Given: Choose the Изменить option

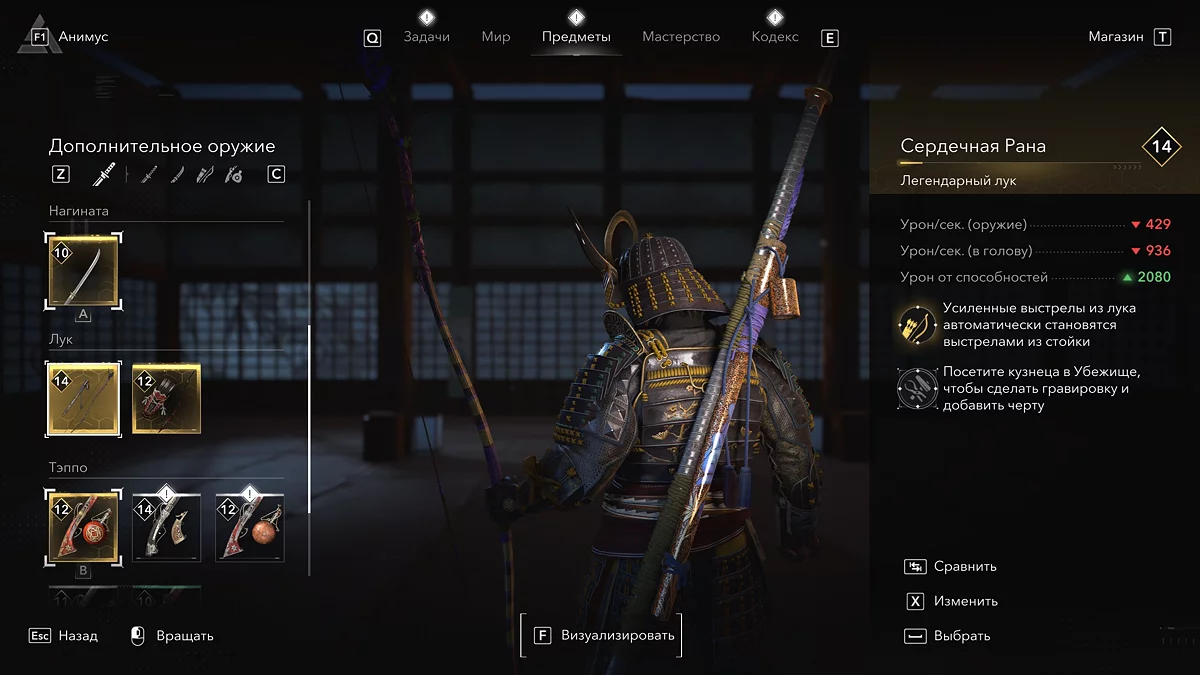Looking at the screenshot, I should (x=965, y=601).
